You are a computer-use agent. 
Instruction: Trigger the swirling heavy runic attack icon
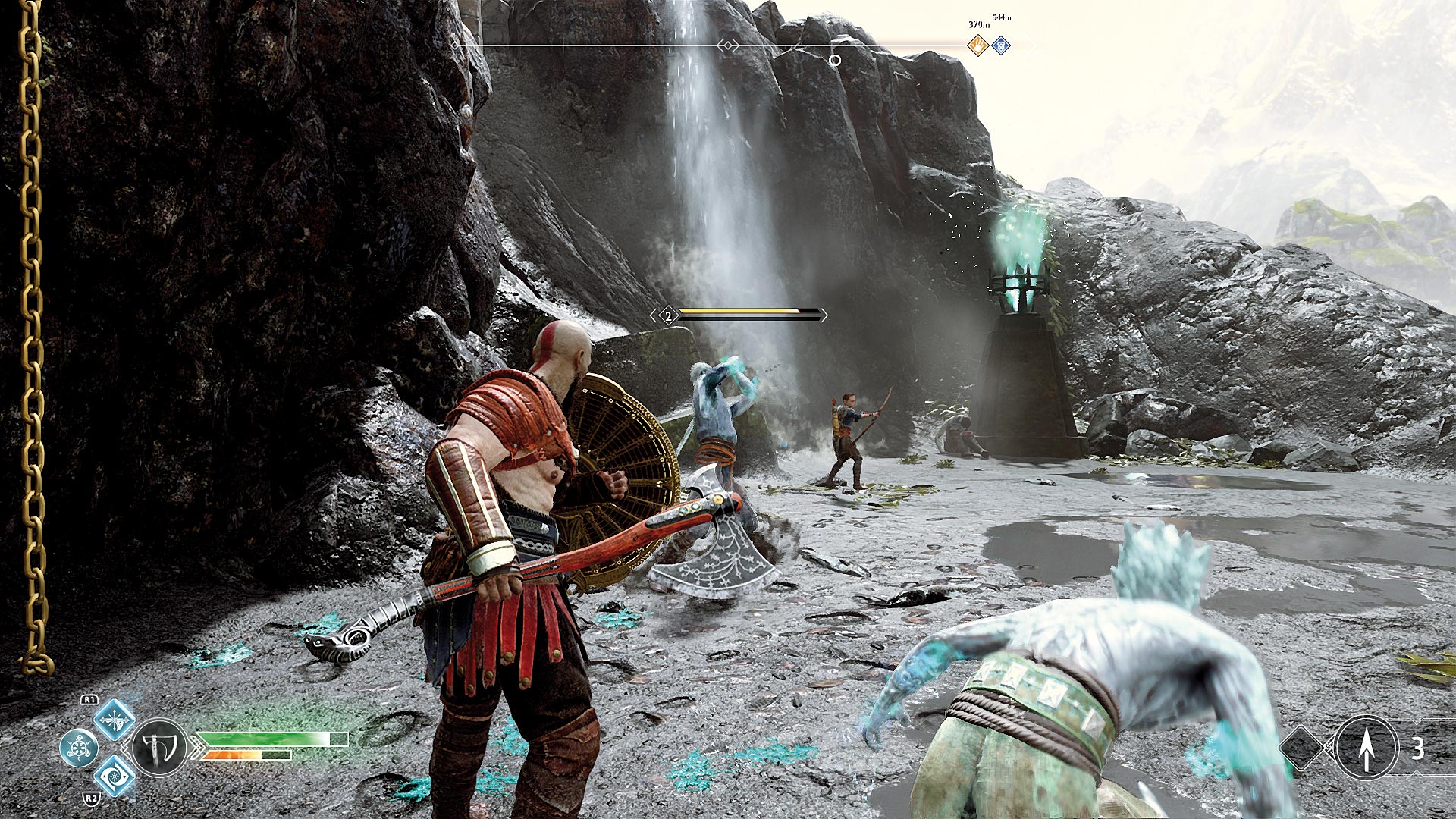115,775
